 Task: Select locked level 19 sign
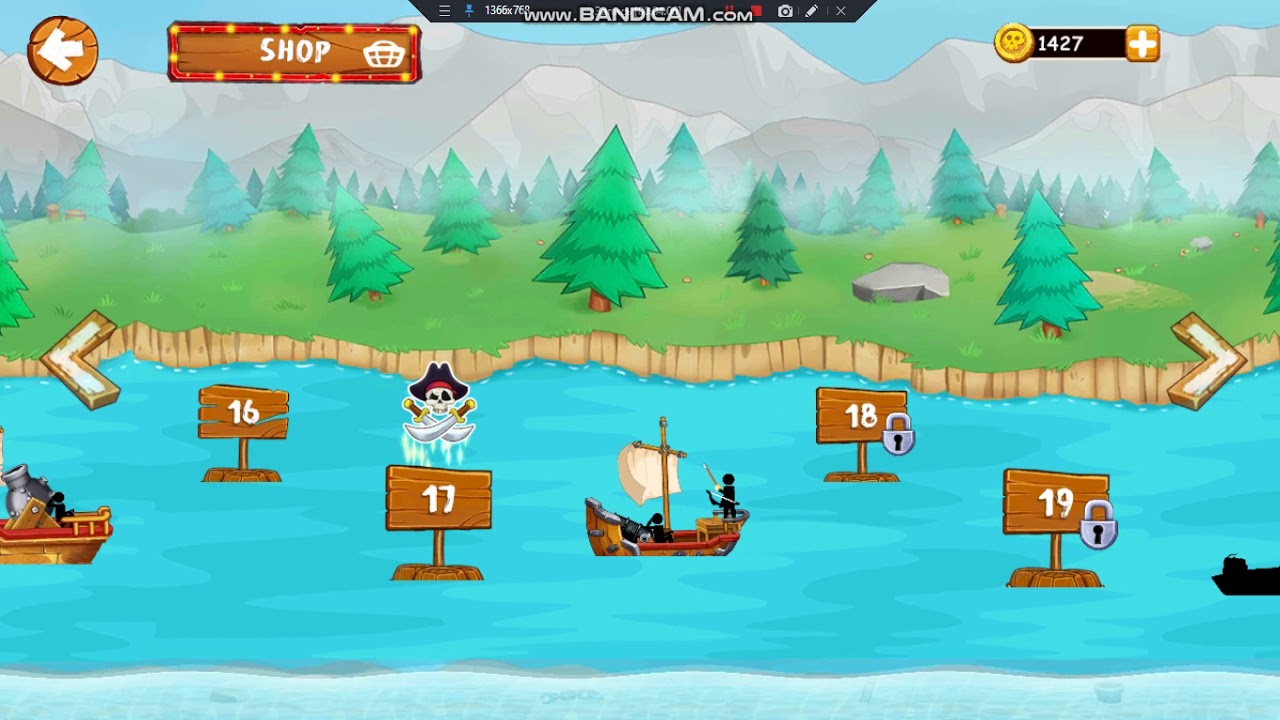[x=1055, y=503]
